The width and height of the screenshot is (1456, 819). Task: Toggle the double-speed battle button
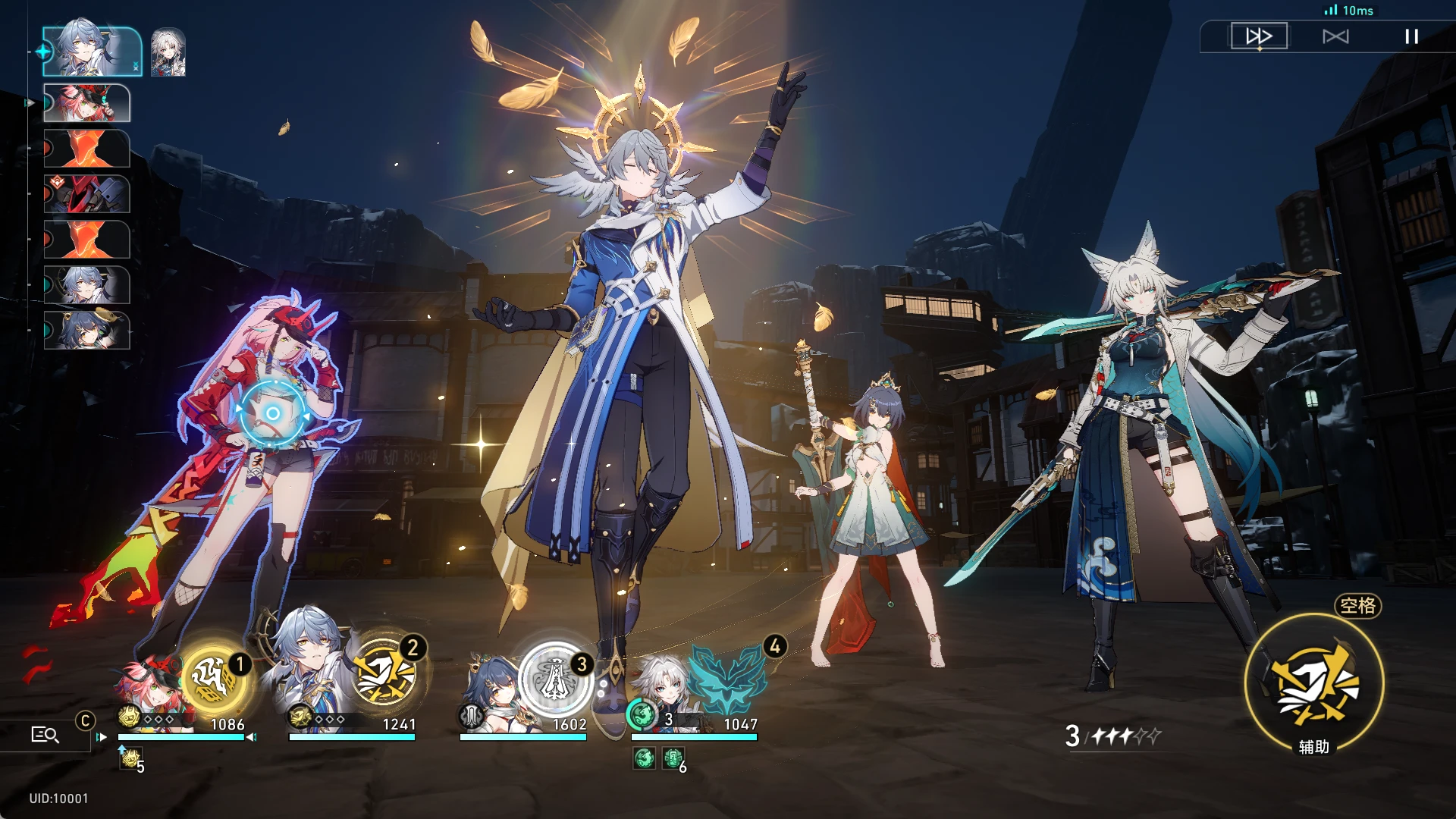[x=1259, y=36]
